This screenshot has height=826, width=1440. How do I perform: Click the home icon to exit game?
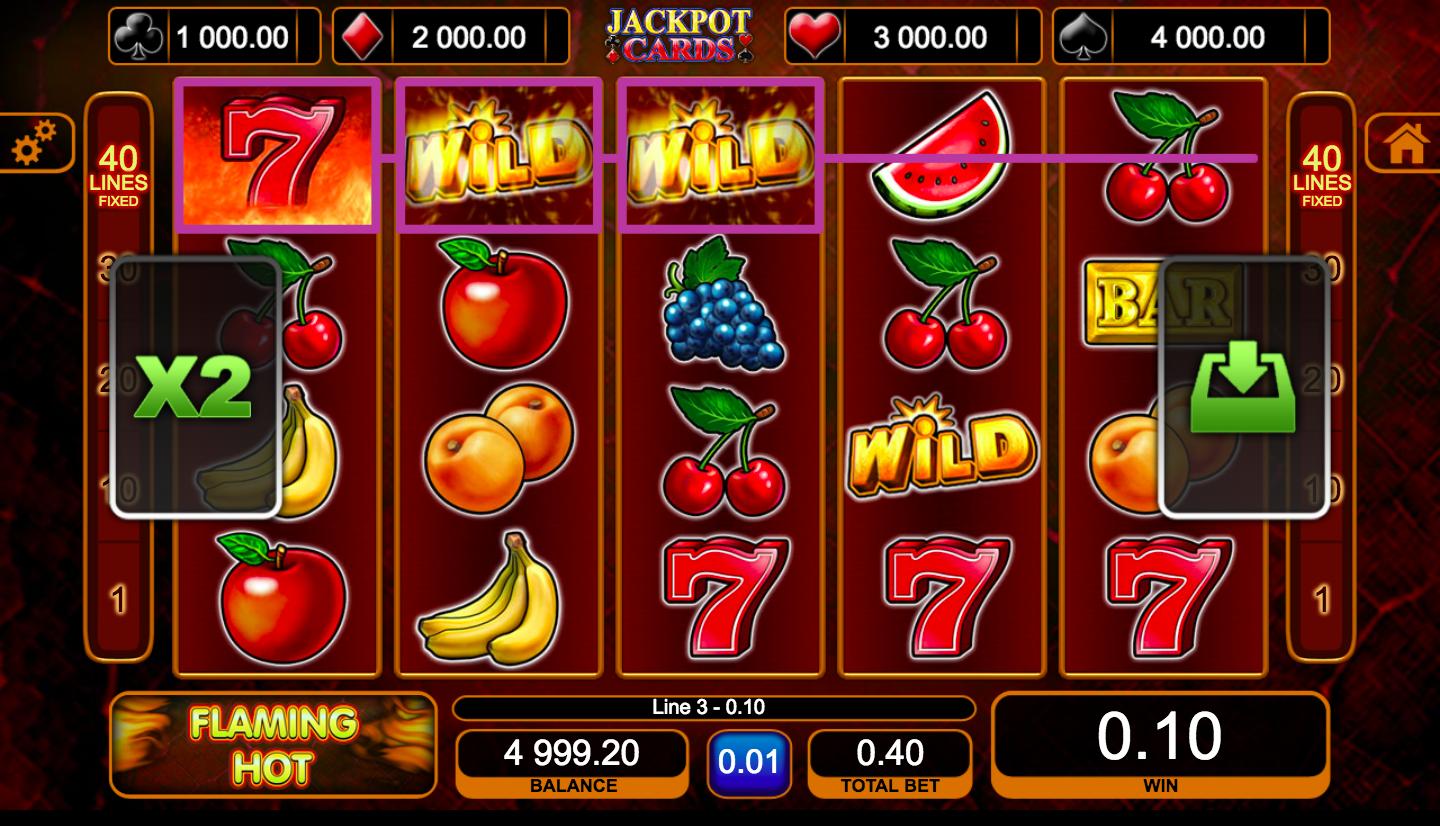(1406, 142)
